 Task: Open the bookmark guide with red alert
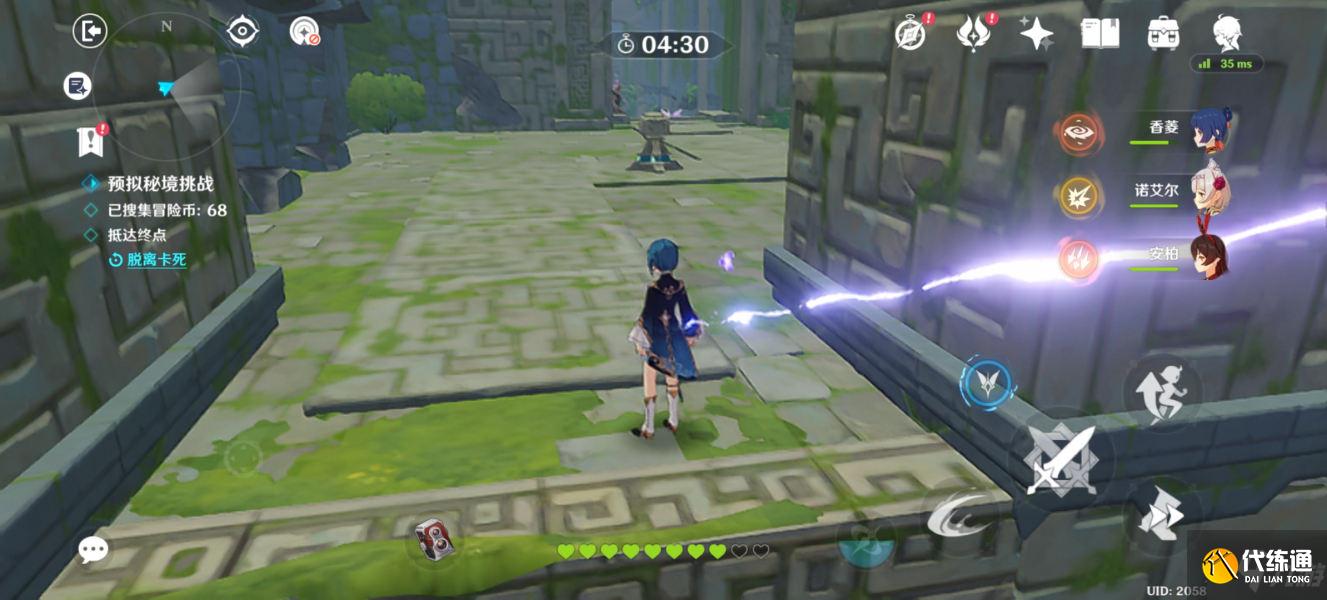pos(91,143)
